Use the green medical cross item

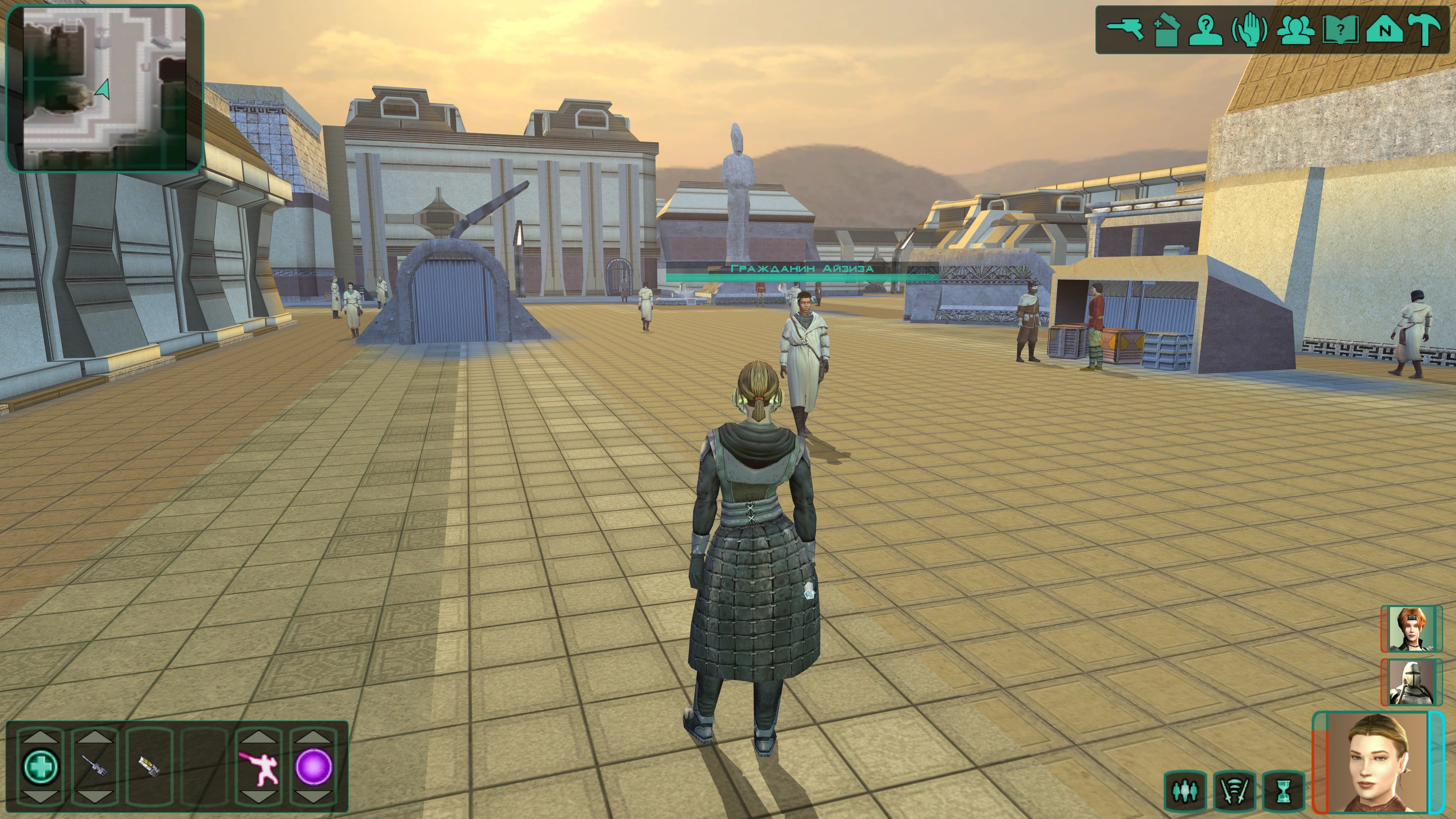pos(40,766)
